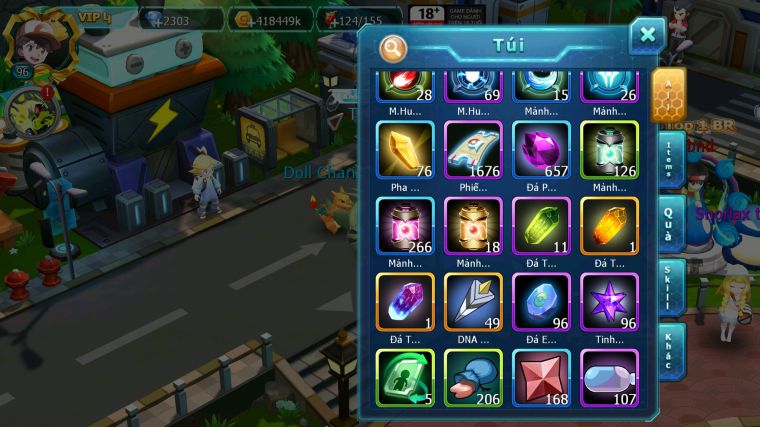Pick the green canister with 126
This screenshot has height=427, width=760.
coord(609,150)
